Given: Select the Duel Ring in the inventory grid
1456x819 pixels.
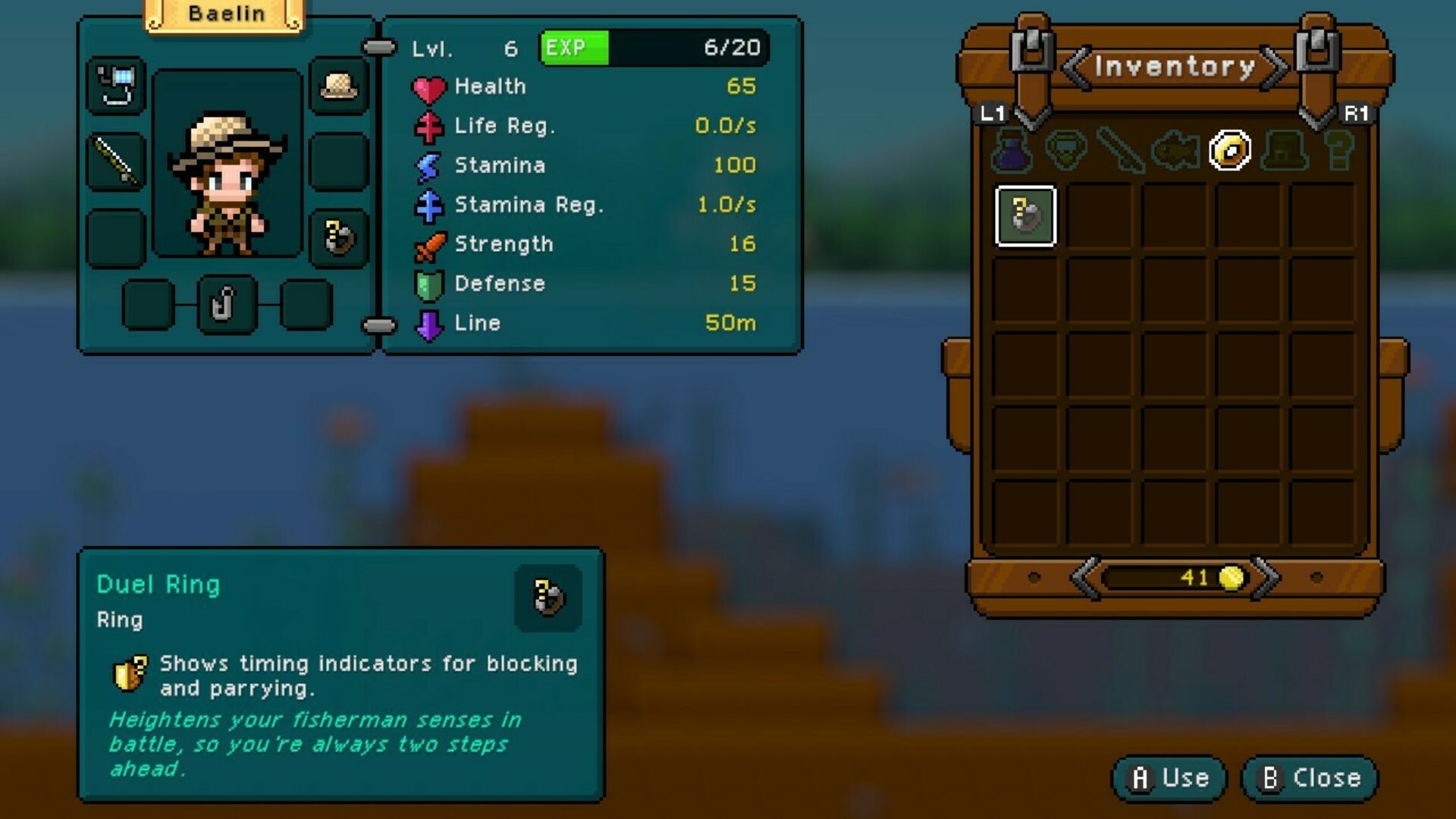Looking at the screenshot, I should [x=1025, y=216].
